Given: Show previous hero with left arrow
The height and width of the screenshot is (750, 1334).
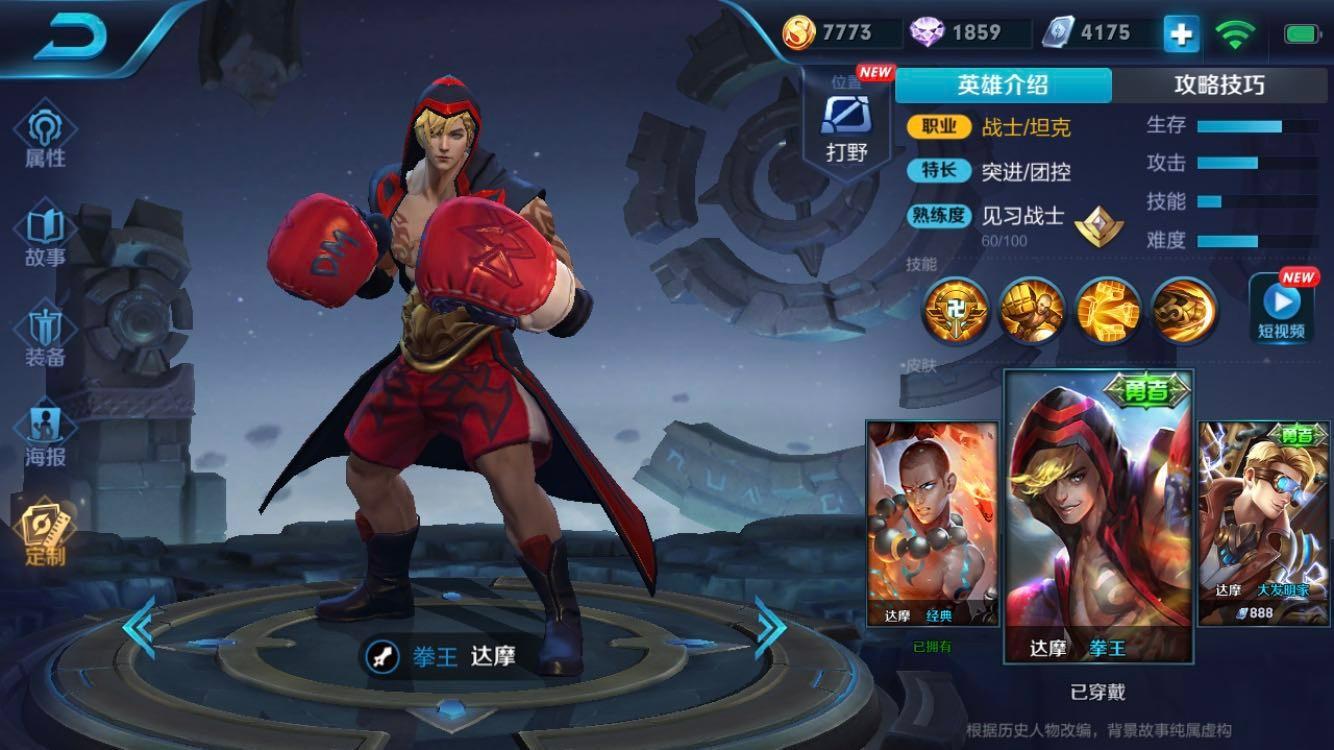Looking at the screenshot, I should 140,627.
